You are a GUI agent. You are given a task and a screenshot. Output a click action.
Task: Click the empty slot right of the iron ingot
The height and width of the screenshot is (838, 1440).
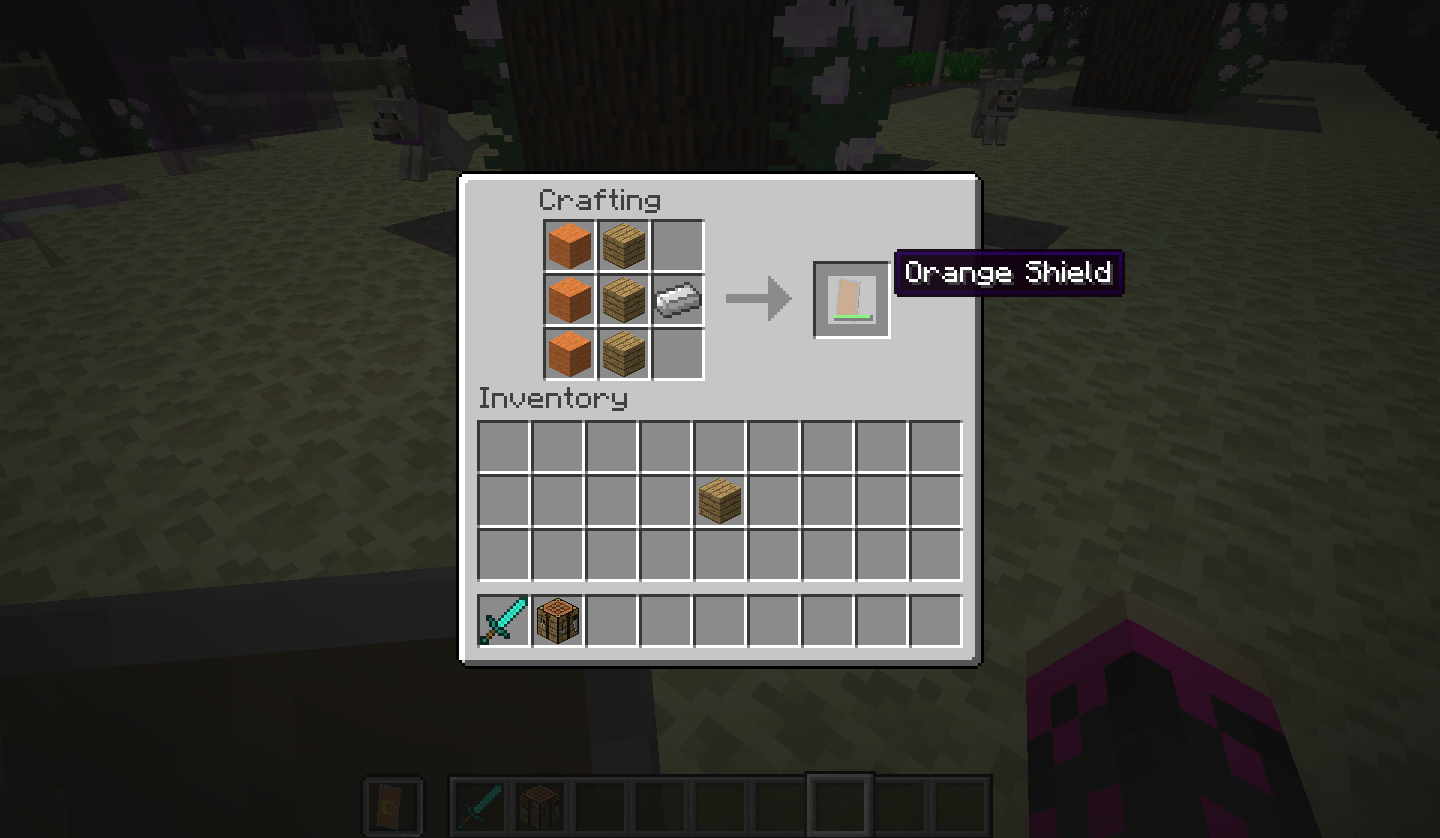pyautogui.click(x=677, y=245)
